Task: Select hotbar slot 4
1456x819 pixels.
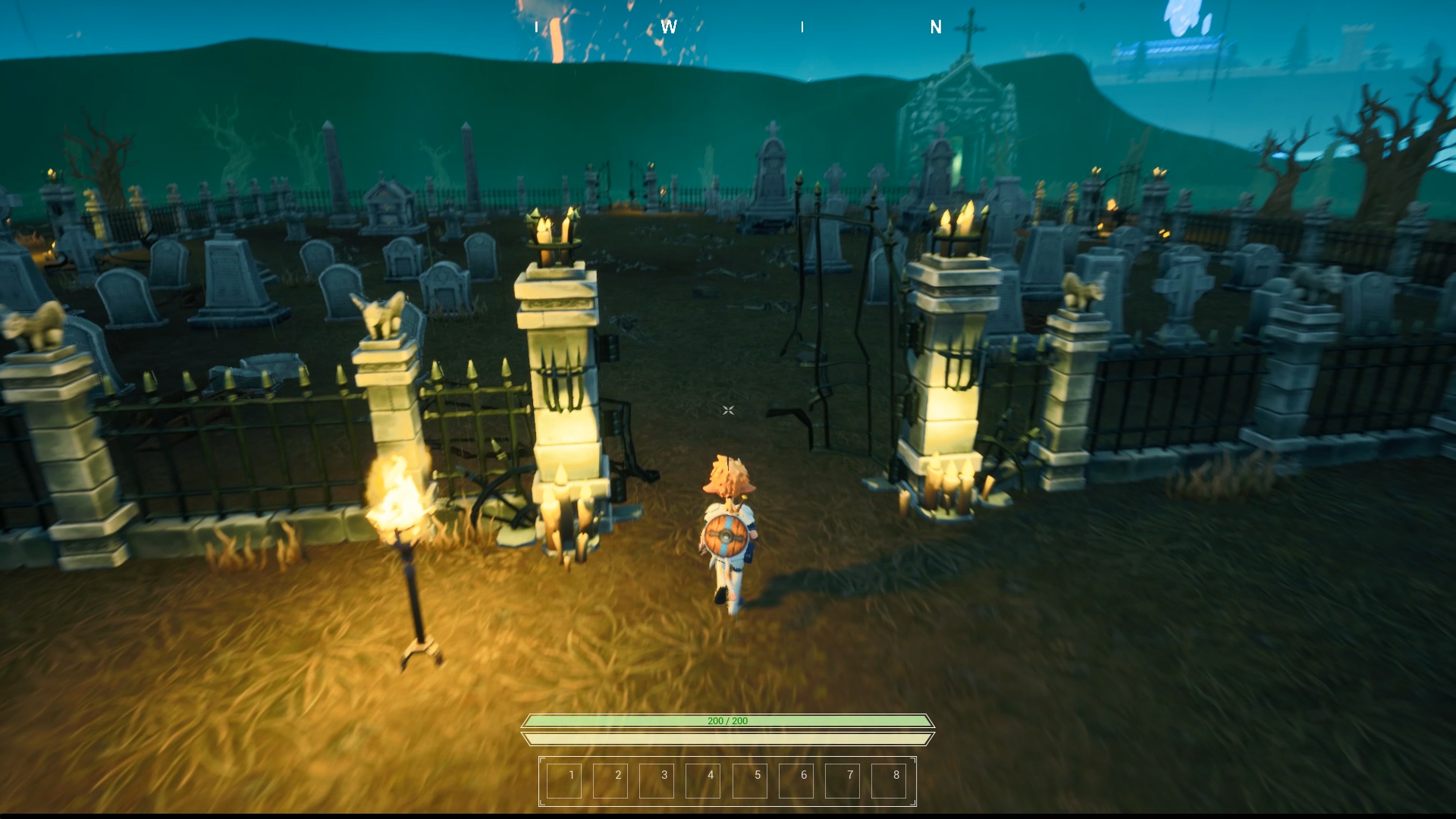Action: [704, 777]
